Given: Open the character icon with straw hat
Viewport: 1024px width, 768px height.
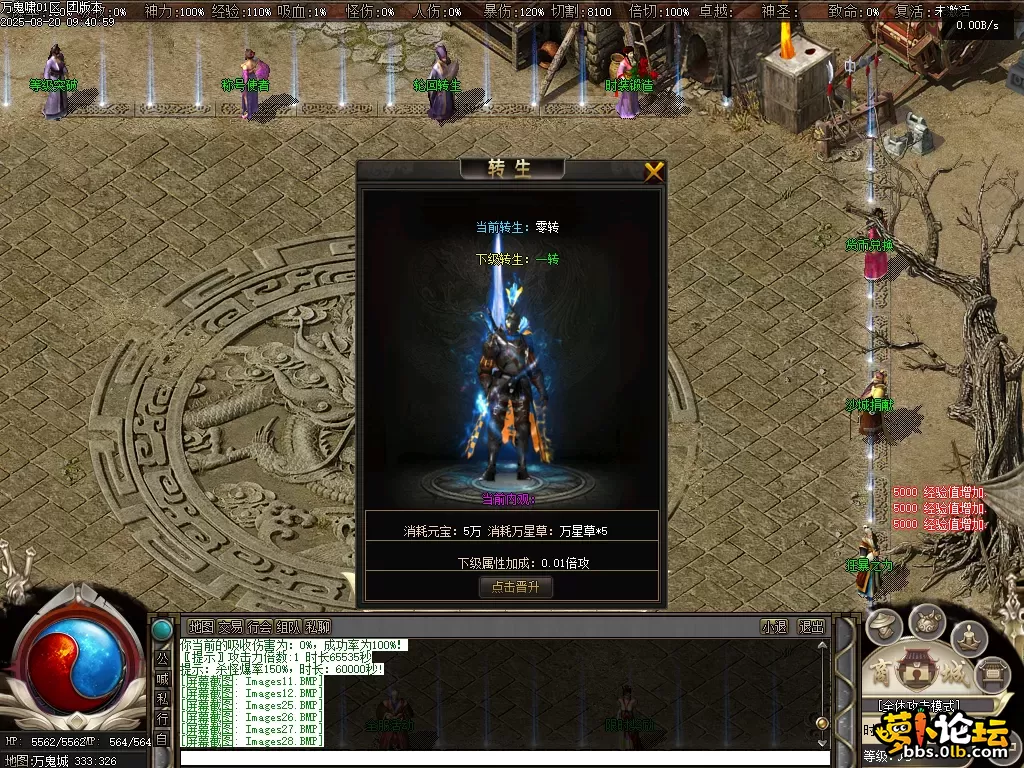Looking at the screenshot, I should pyautogui.click(x=884, y=628).
